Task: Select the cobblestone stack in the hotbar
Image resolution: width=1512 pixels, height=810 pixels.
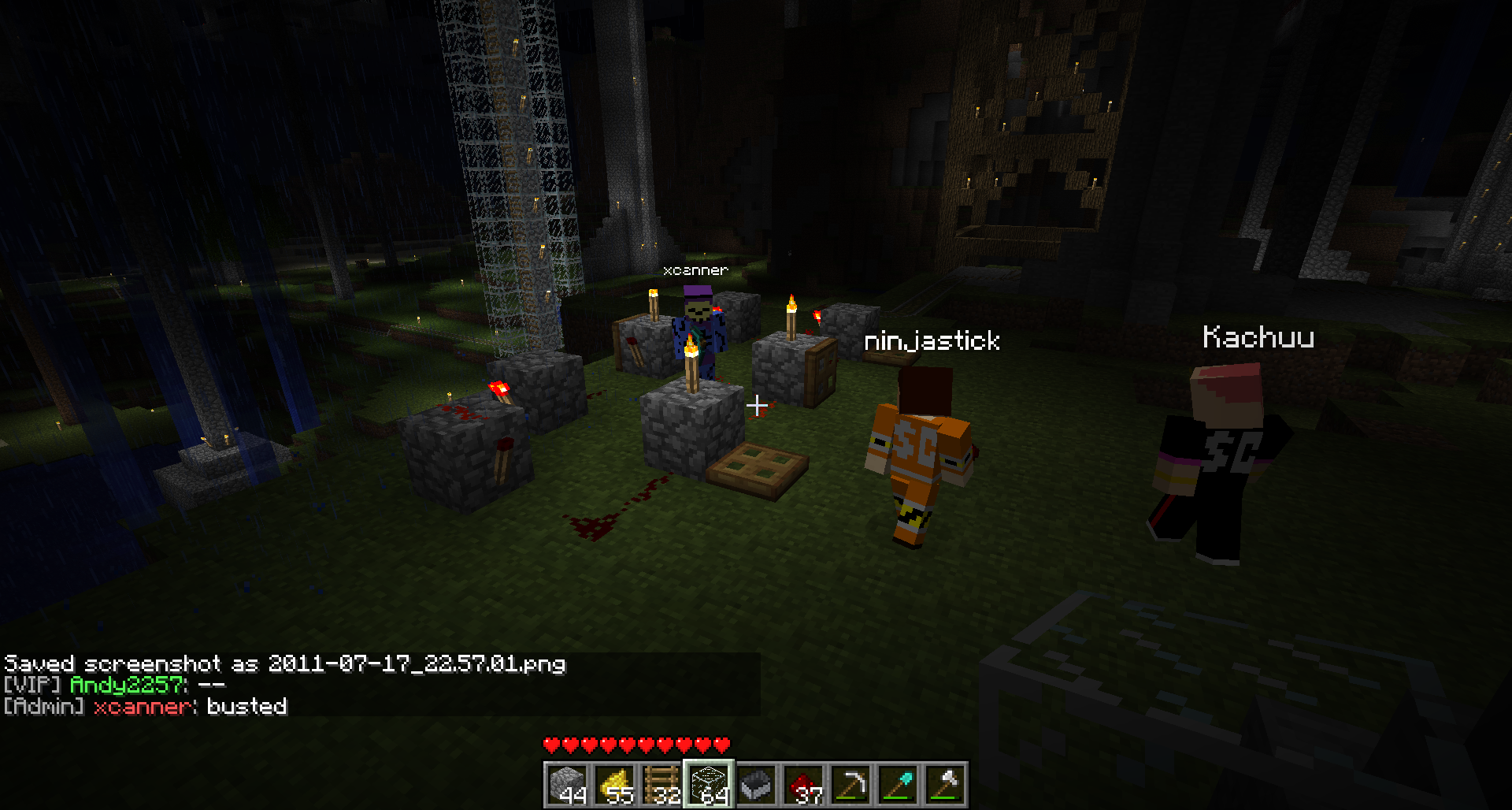Action: [x=567, y=784]
